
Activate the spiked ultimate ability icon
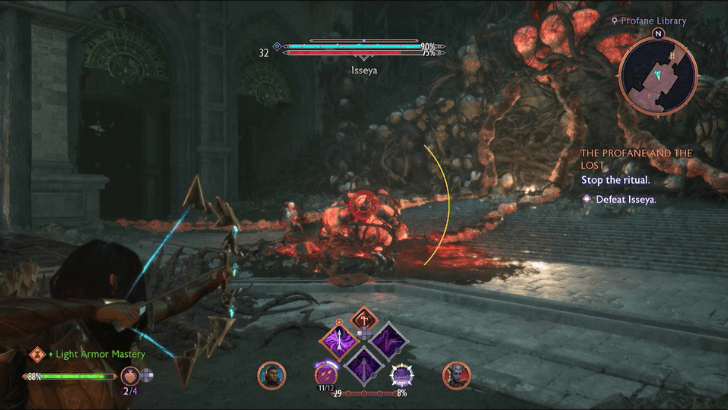coord(402,376)
